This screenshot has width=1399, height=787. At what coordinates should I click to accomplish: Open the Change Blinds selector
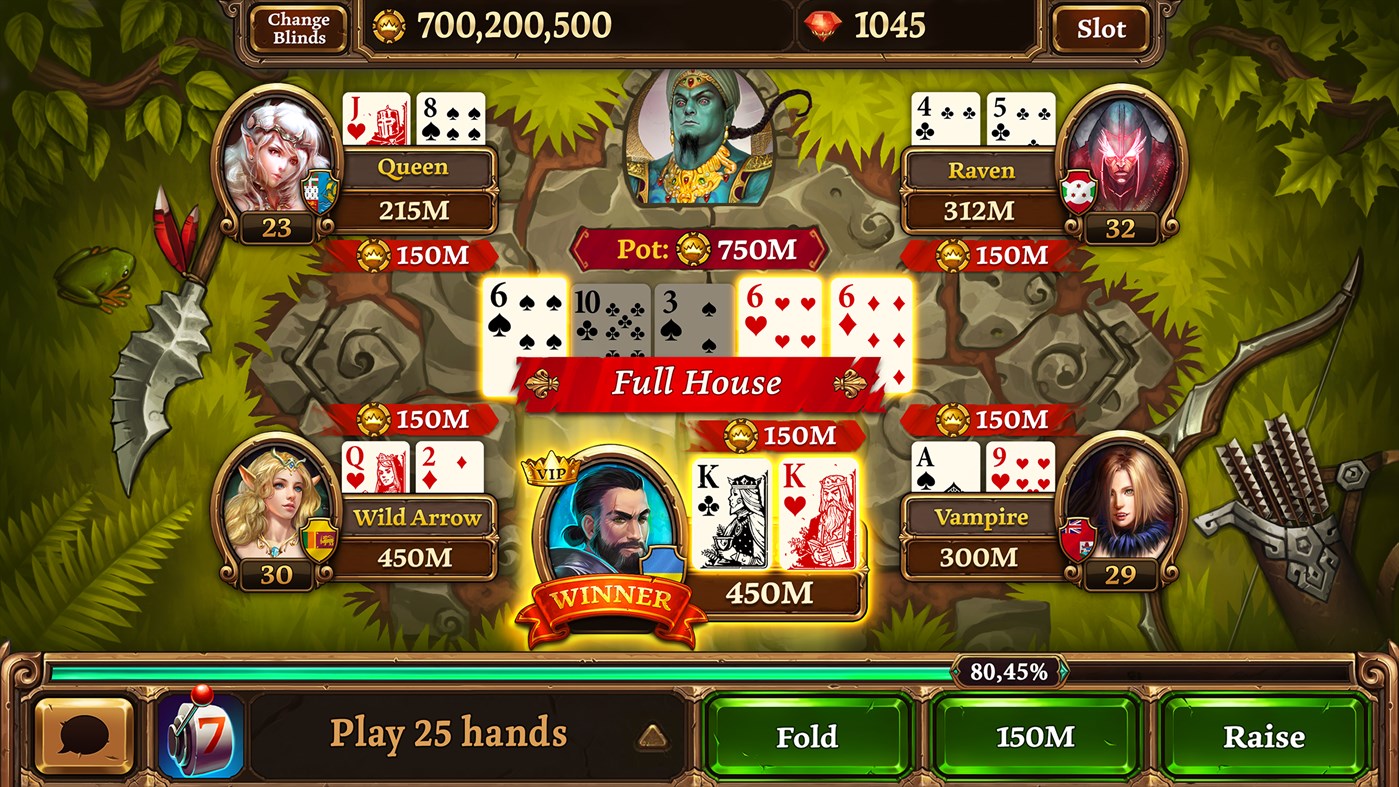tap(298, 26)
